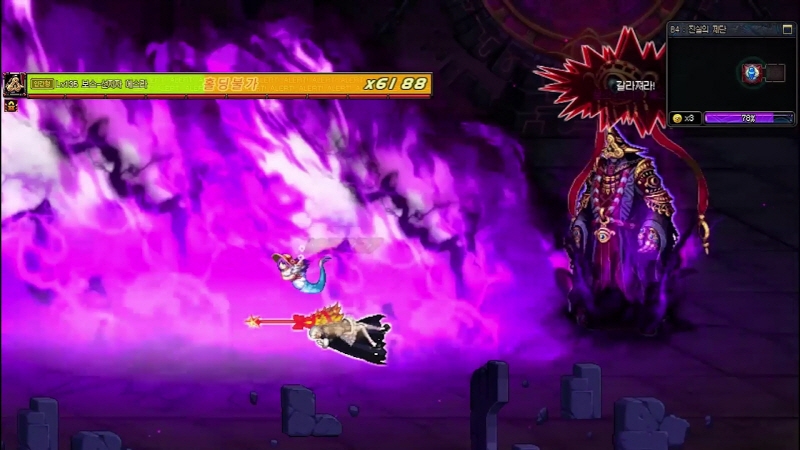Viewport: 800px width, 450px height.
Task: Click the boss portrait beside the HP bar
Action: [x=14, y=84]
